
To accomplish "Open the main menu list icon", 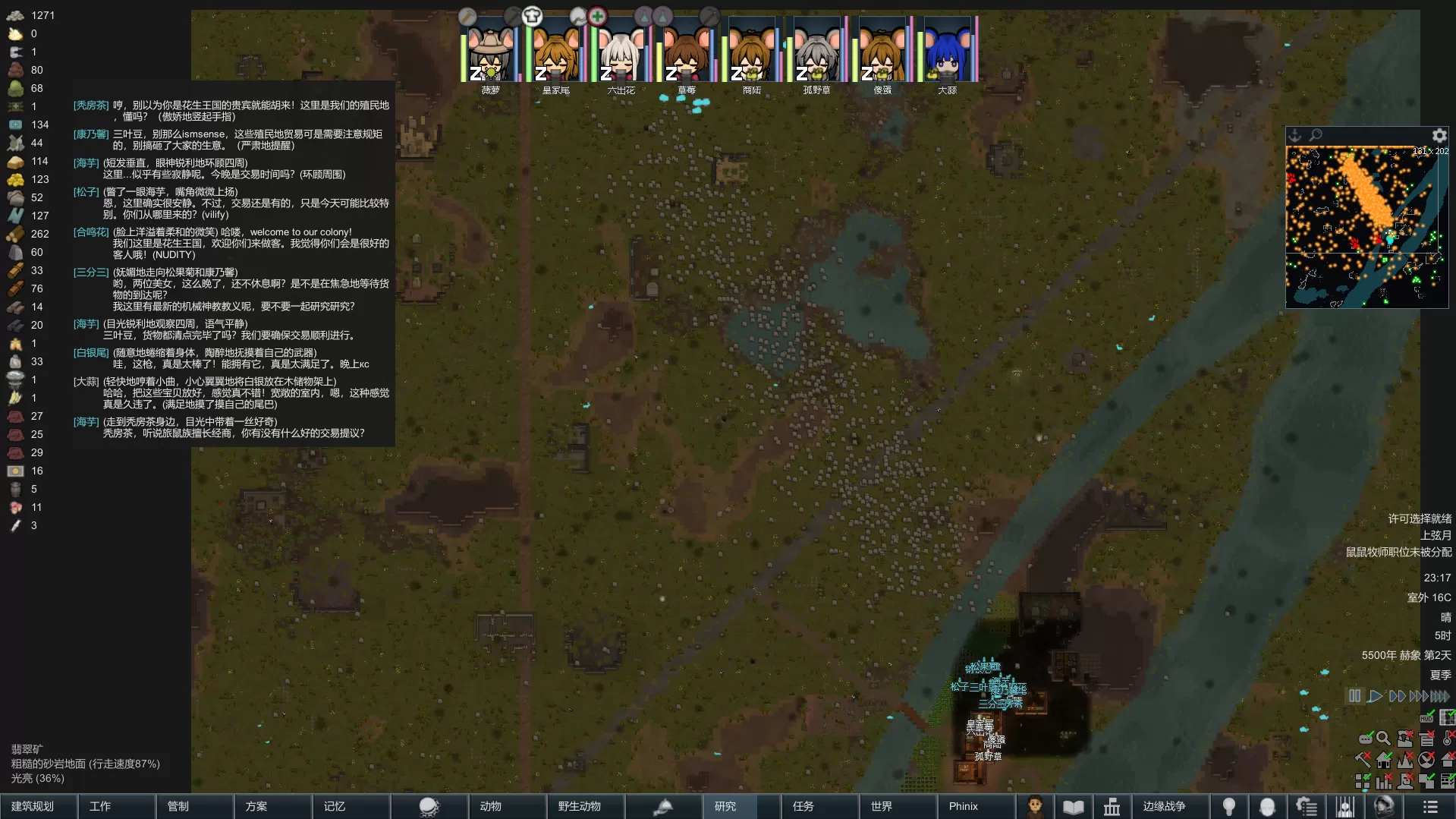I will (x=1430, y=807).
